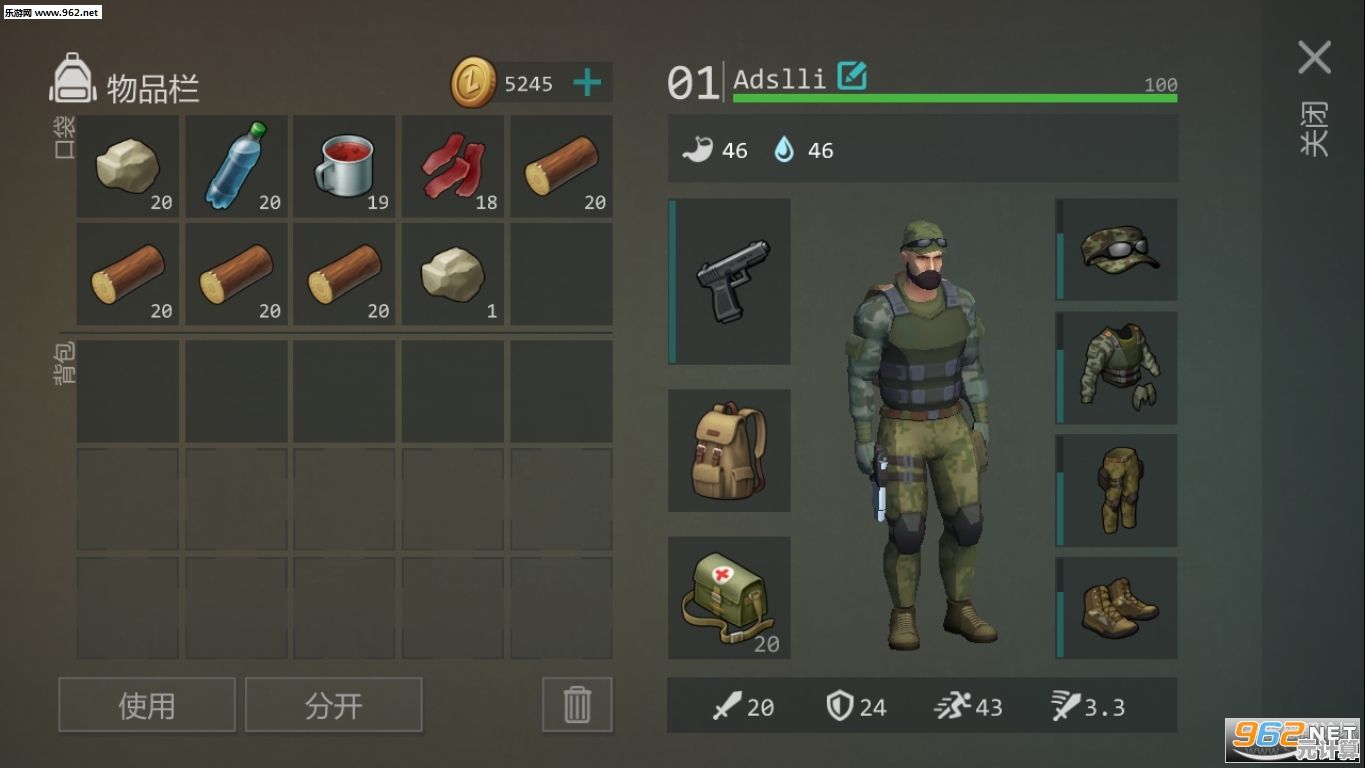The height and width of the screenshot is (768, 1365).
Task: Select the equipped pistol weapon slot
Action: [730, 281]
